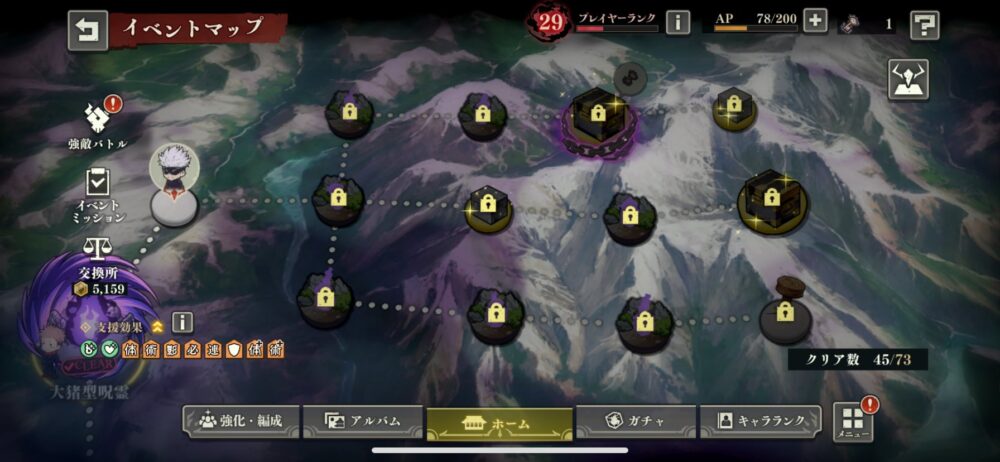
Task: Open キャラランク character rank
Action: 761,421
